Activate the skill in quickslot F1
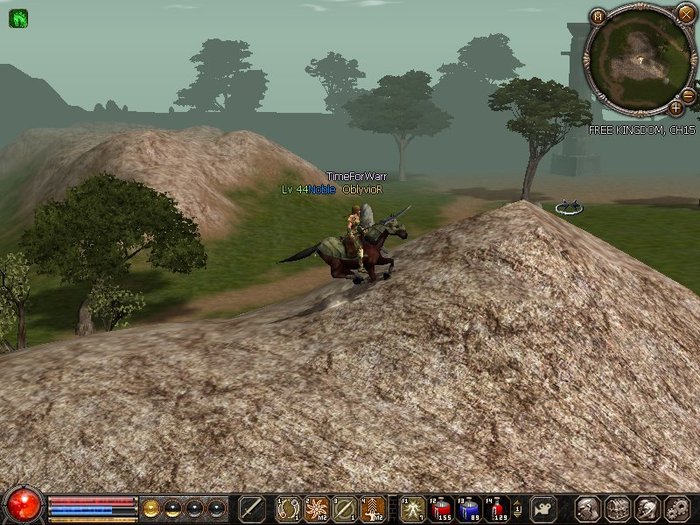The height and width of the screenshot is (525, 700). (x=413, y=507)
